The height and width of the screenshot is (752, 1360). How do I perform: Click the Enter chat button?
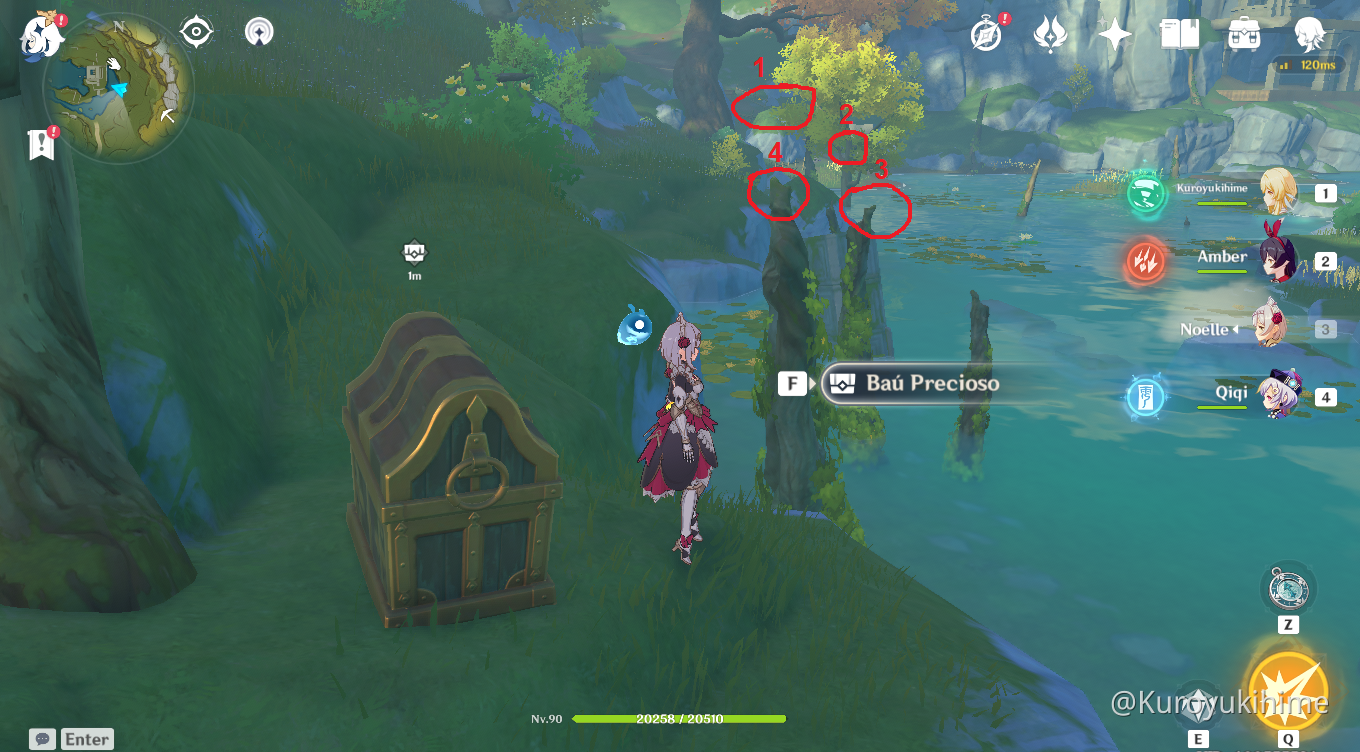point(86,738)
